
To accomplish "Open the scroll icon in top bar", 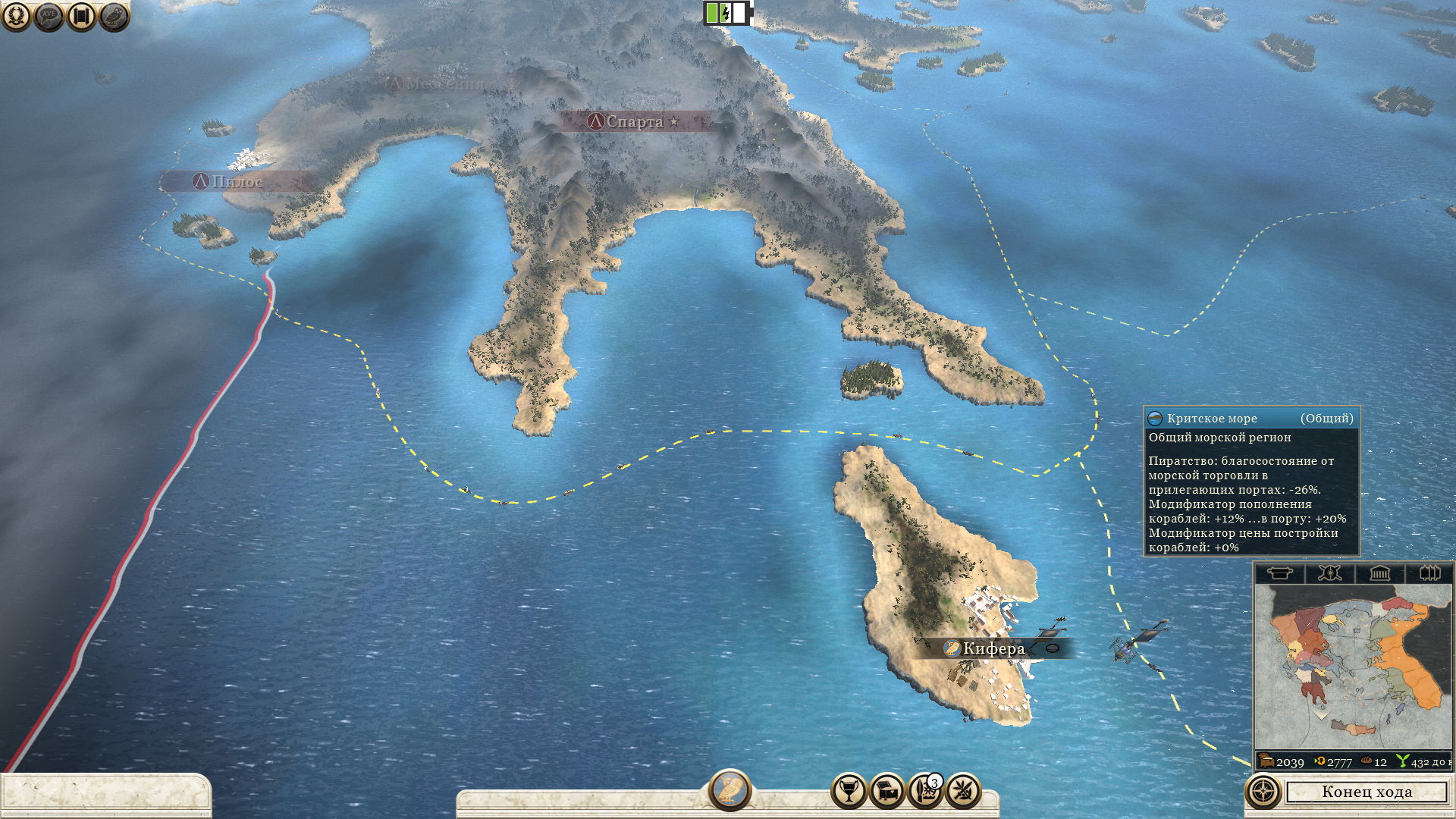I will pyautogui.click(x=81, y=16).
